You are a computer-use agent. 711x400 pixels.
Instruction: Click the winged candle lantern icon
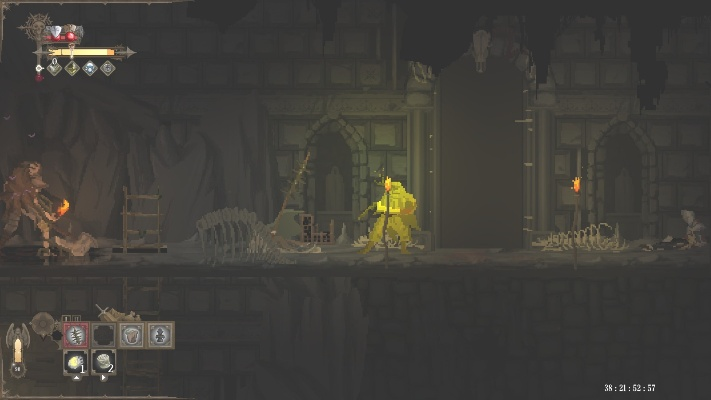pos(17,350)
